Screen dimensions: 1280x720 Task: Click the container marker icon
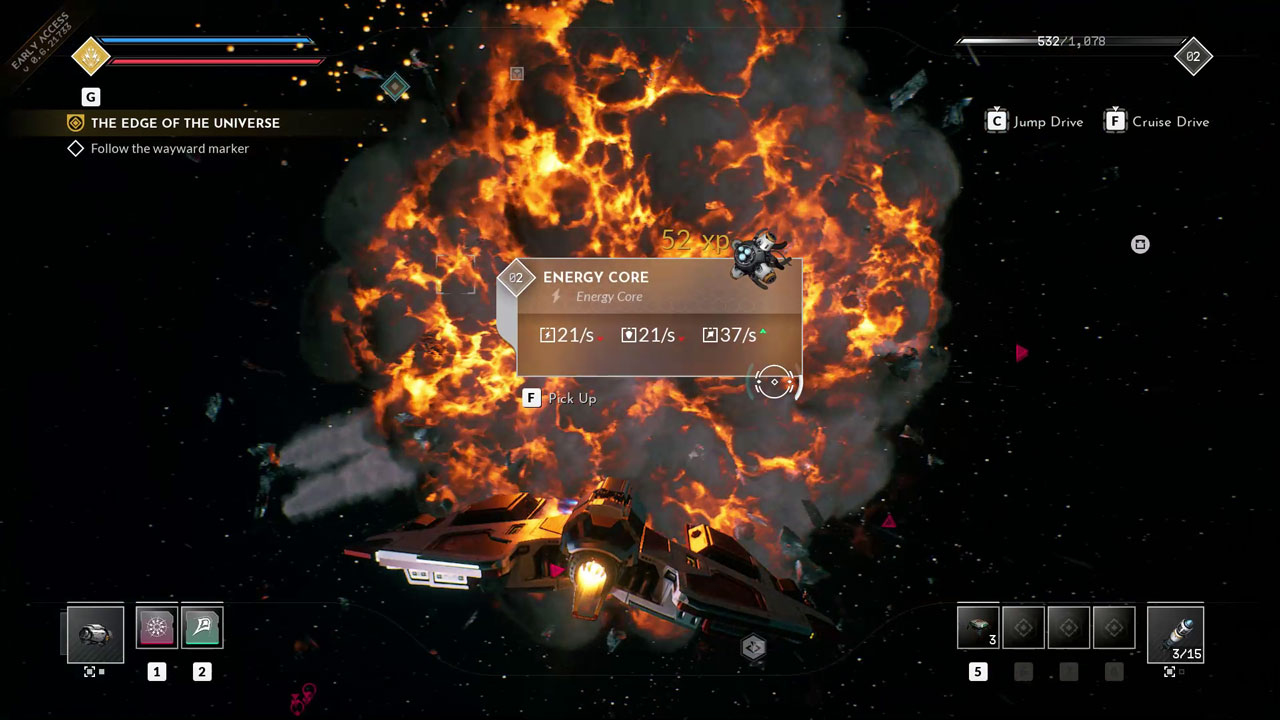tap(1140, 244)
